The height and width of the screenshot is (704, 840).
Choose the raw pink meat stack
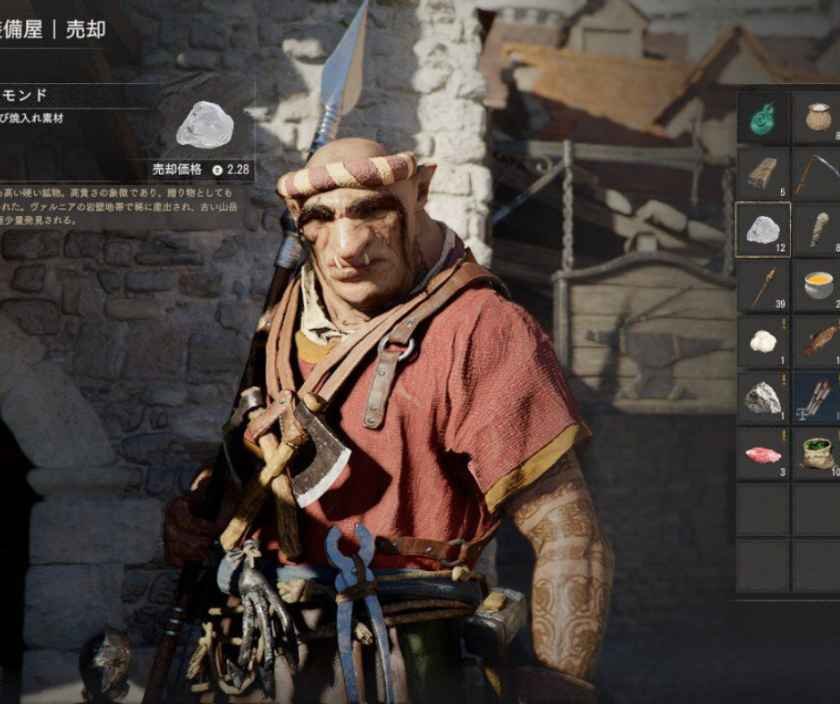point(763,453)
